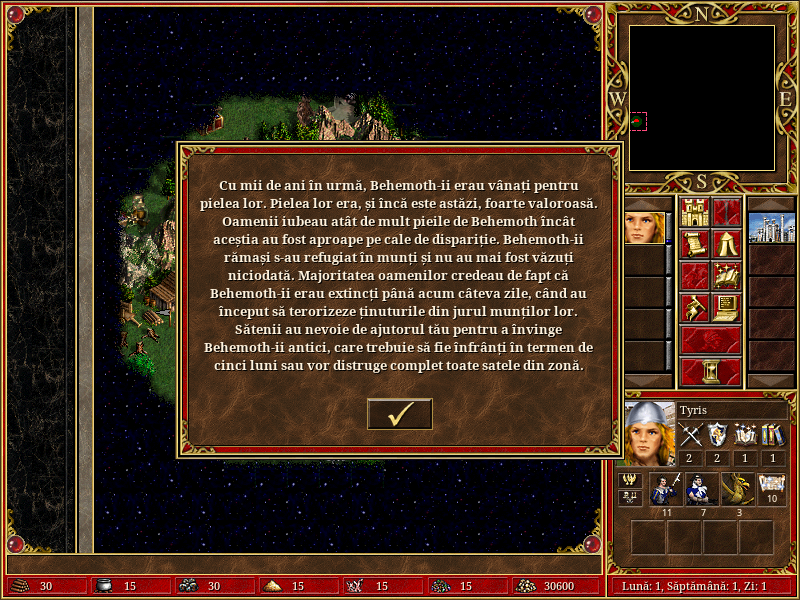Open the spellbook button
Viewport: 800px width, 600px height.
pos(726,276)
